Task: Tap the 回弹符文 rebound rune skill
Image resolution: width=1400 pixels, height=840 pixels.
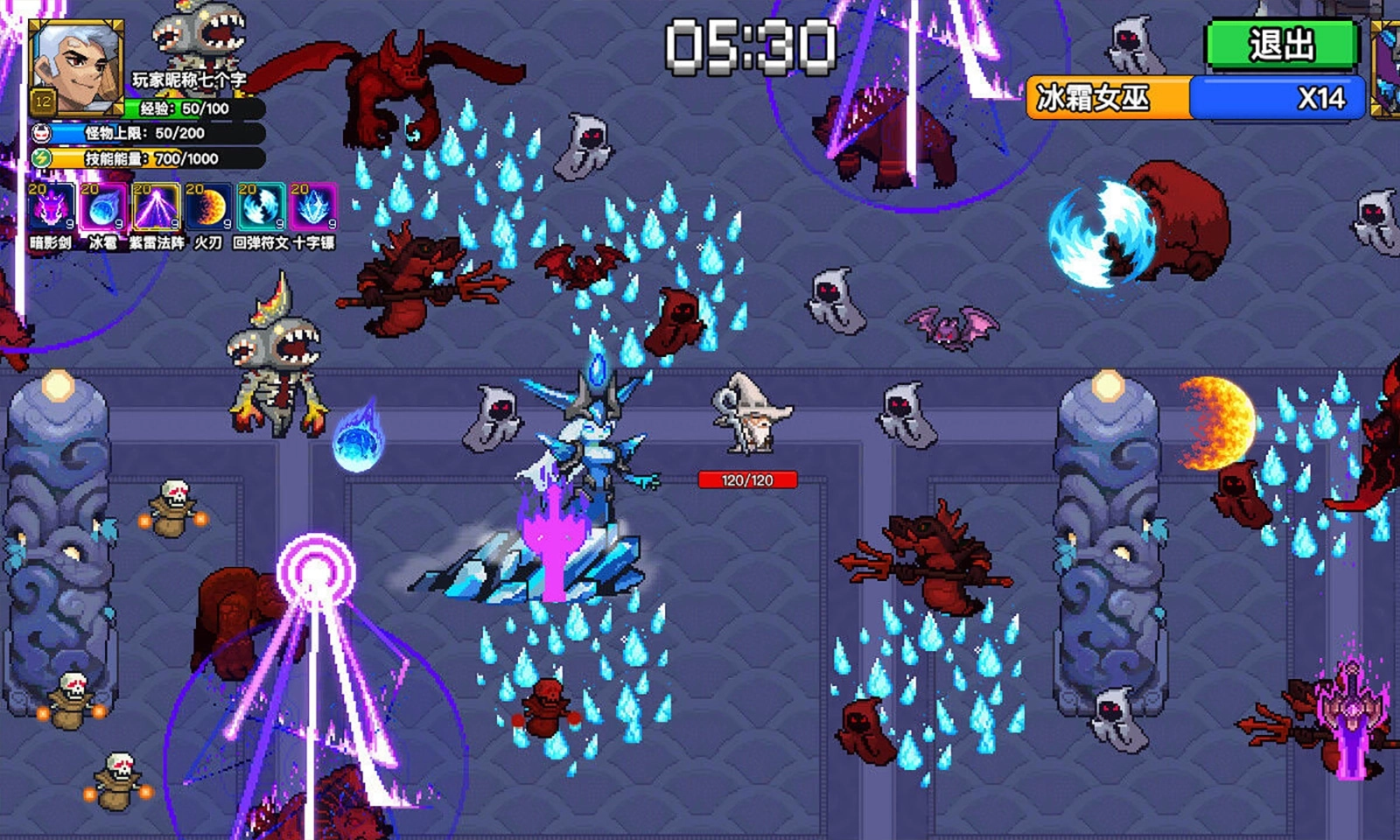Action: click(x=261, y=208)
